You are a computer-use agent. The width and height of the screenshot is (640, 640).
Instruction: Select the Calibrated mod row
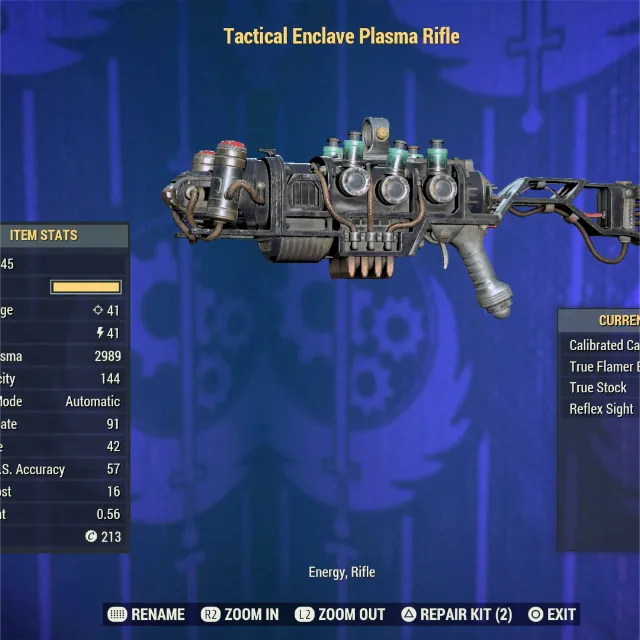point(604,345)
